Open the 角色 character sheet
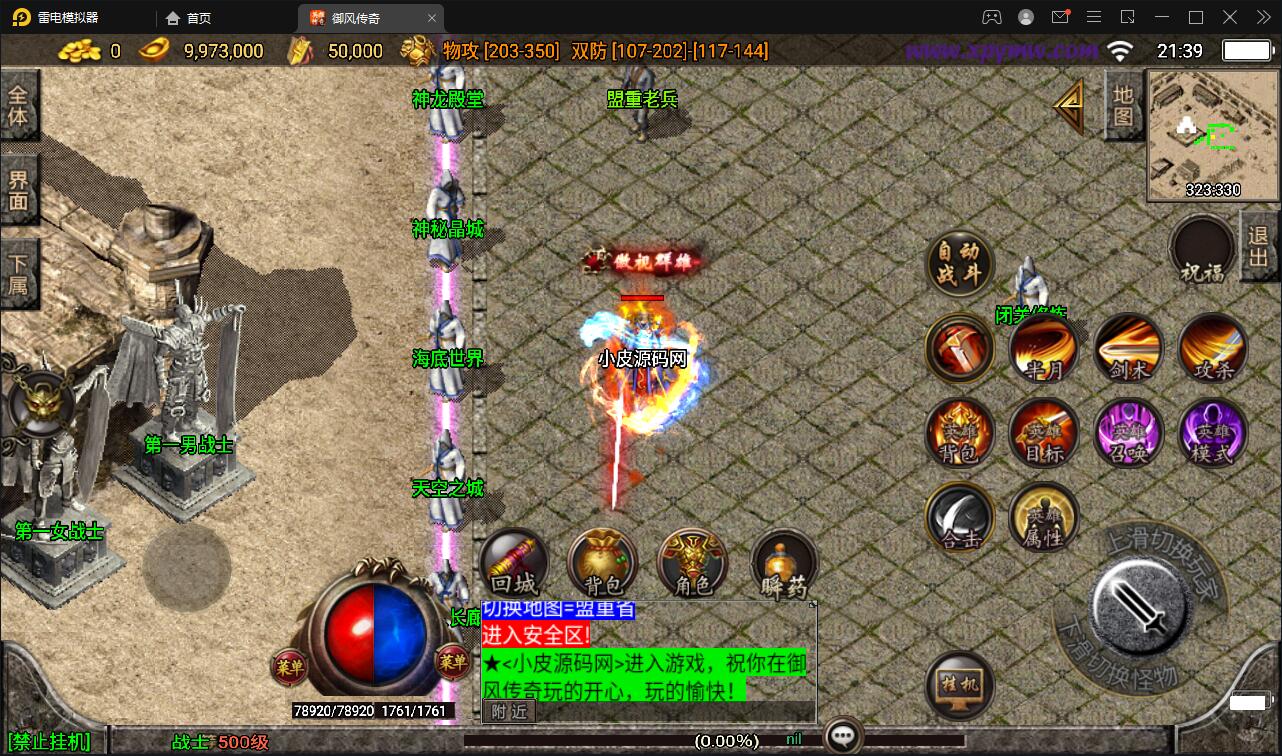The image size is (1282, 756). pos(693,565)
